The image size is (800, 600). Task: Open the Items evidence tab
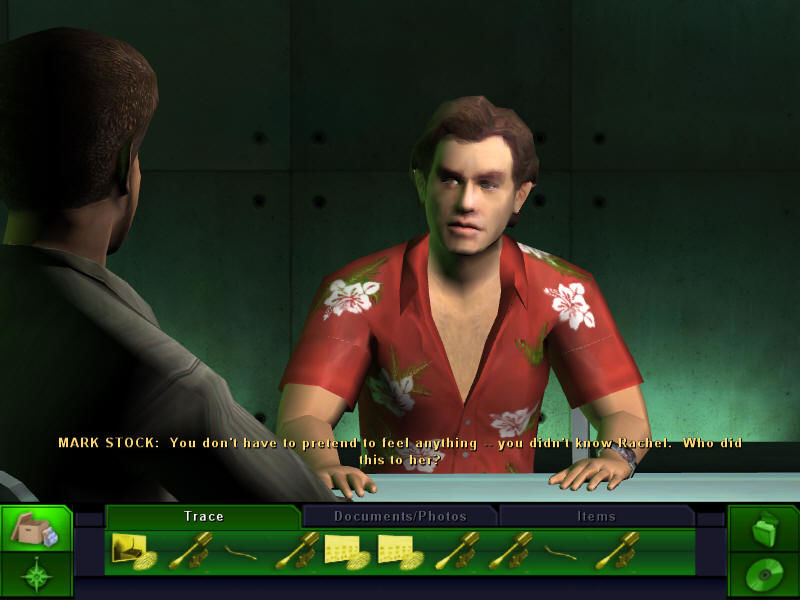click(596, 516)
